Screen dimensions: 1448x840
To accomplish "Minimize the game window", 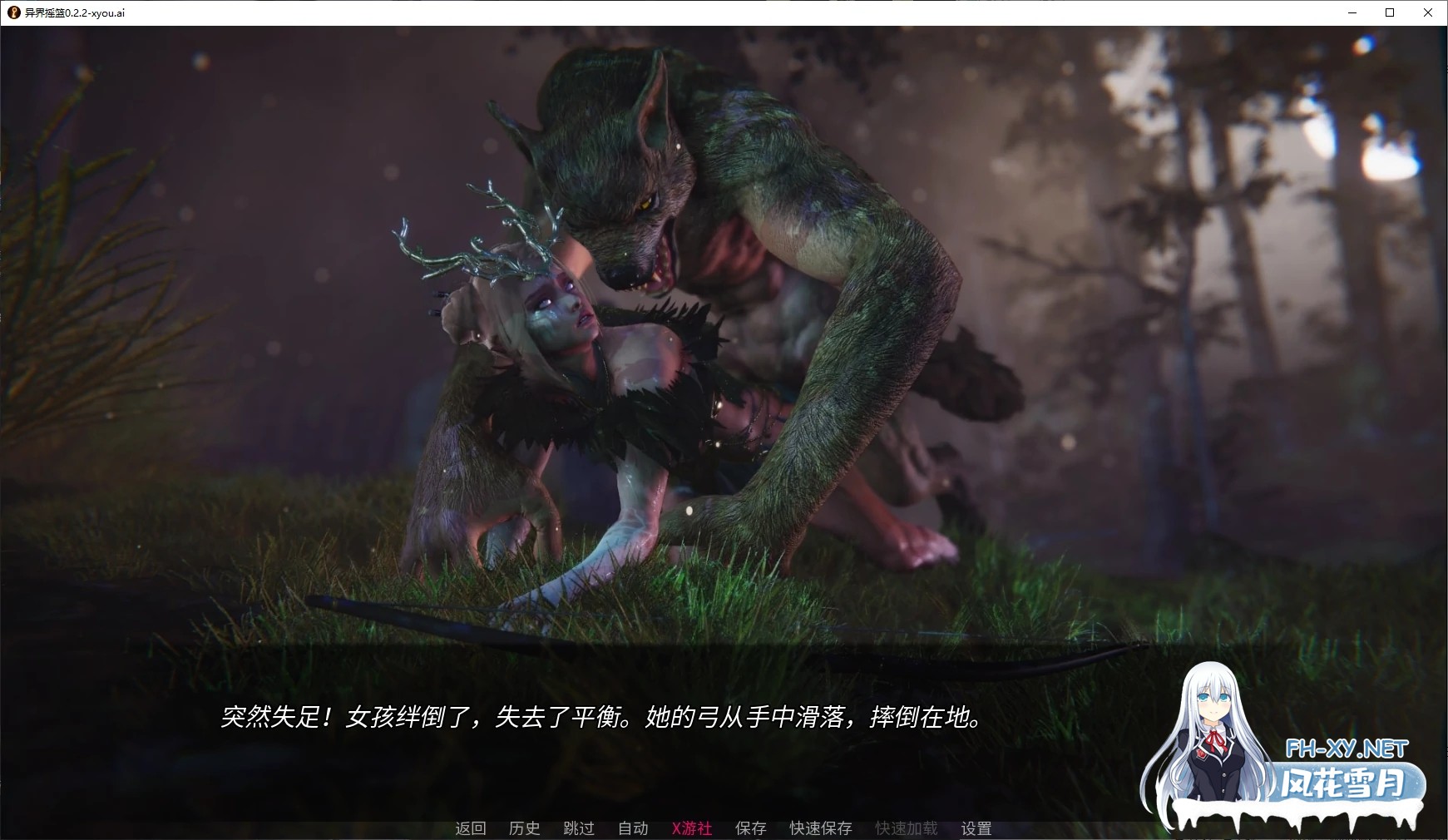I will click(1351, 12).
